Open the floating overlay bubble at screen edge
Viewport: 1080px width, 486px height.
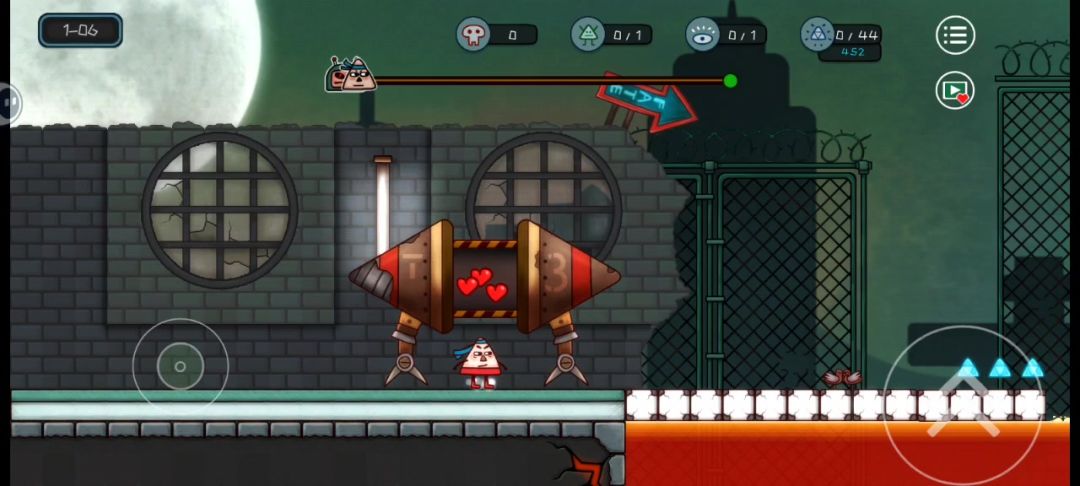click(x=8, y=102)
